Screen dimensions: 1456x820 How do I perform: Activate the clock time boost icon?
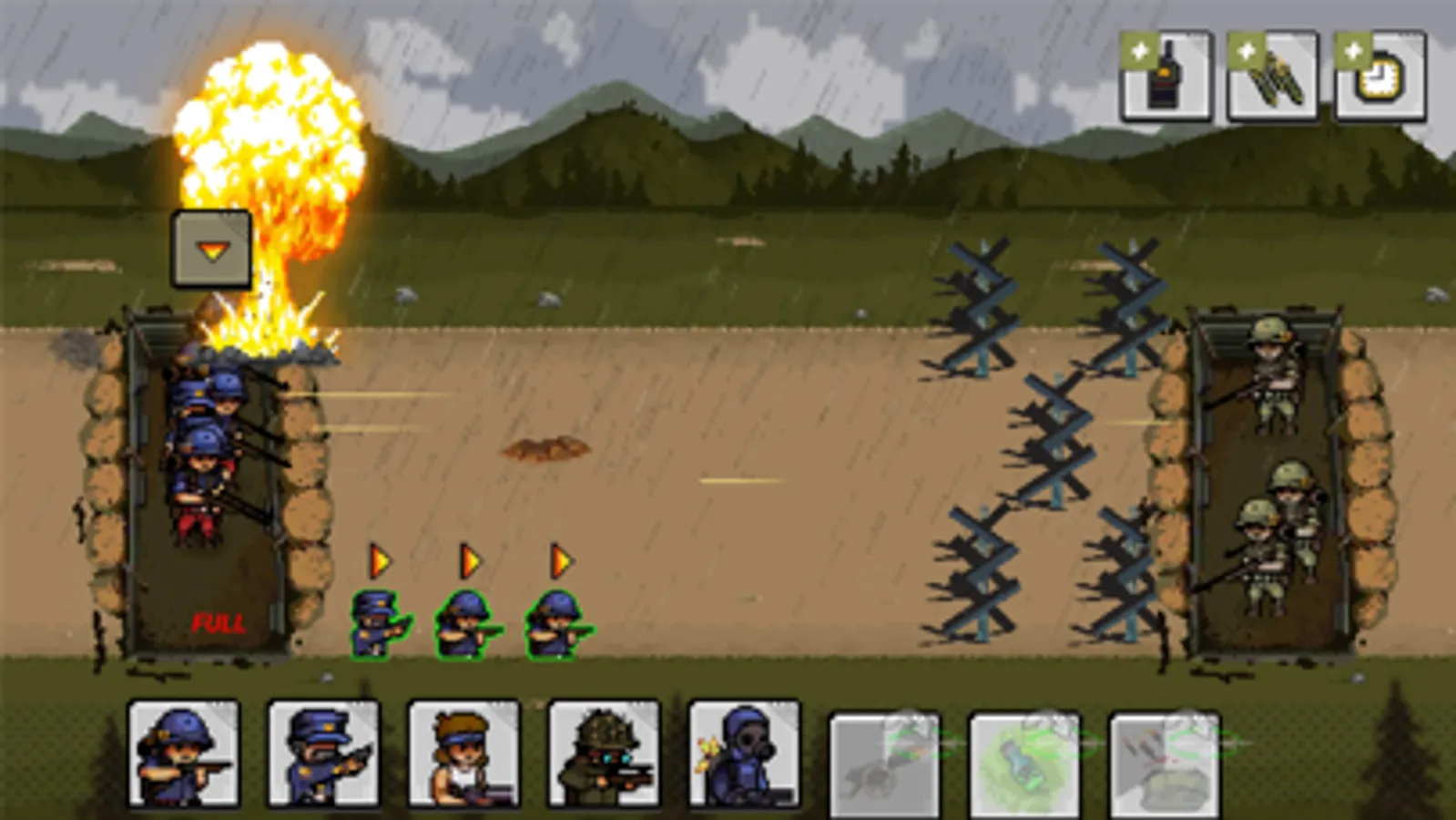tap(1378, 80)
